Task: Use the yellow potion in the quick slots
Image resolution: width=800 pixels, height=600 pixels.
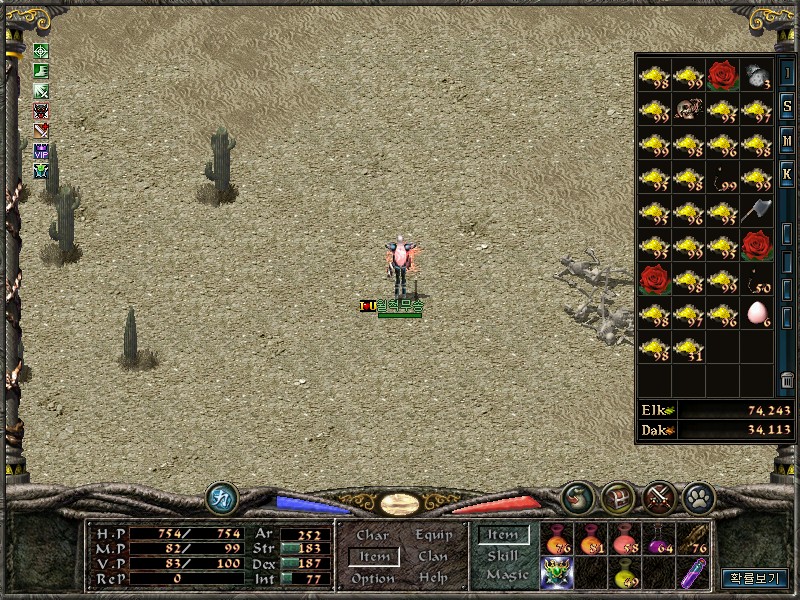Action: pyautogui.click(x=625, y=574)
